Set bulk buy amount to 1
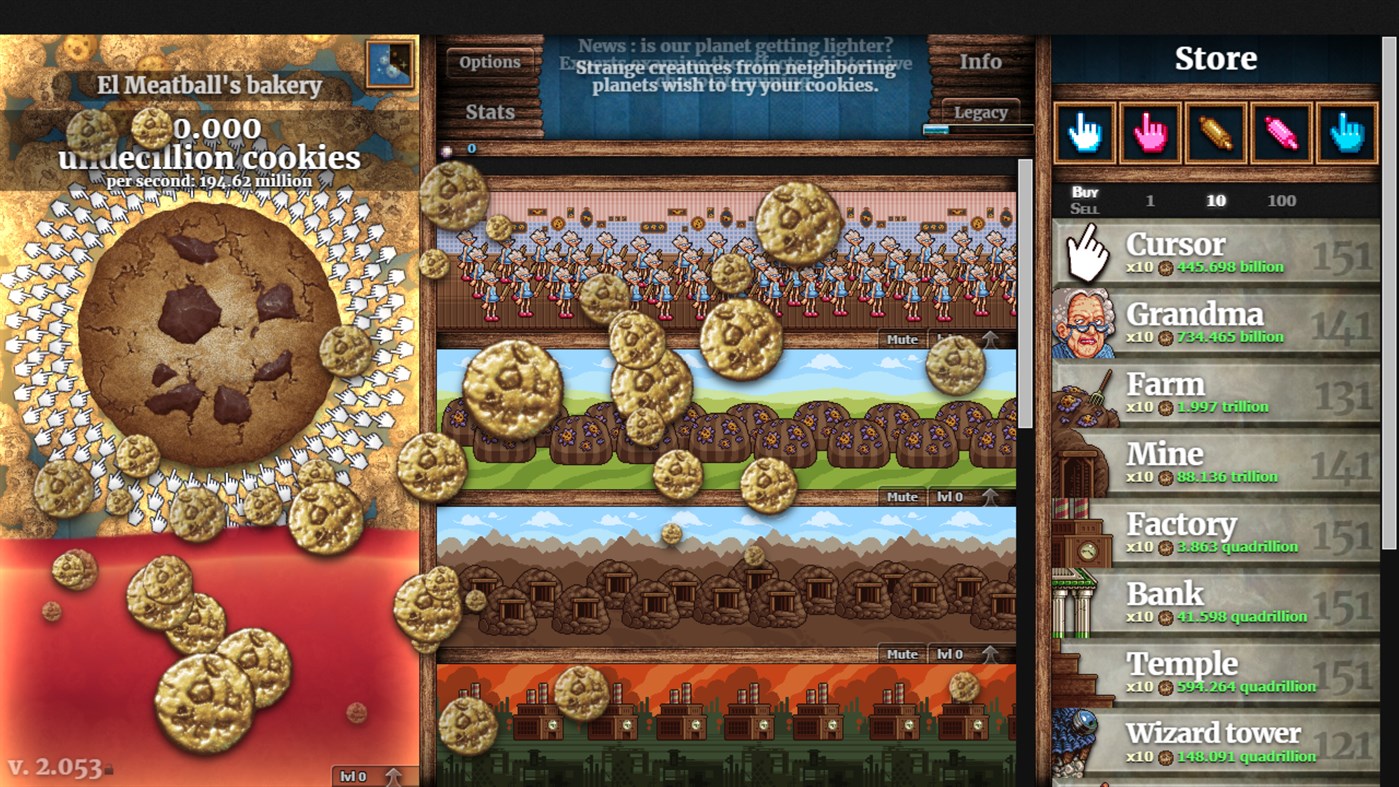1399x787 pixels. click(1150, 200)
